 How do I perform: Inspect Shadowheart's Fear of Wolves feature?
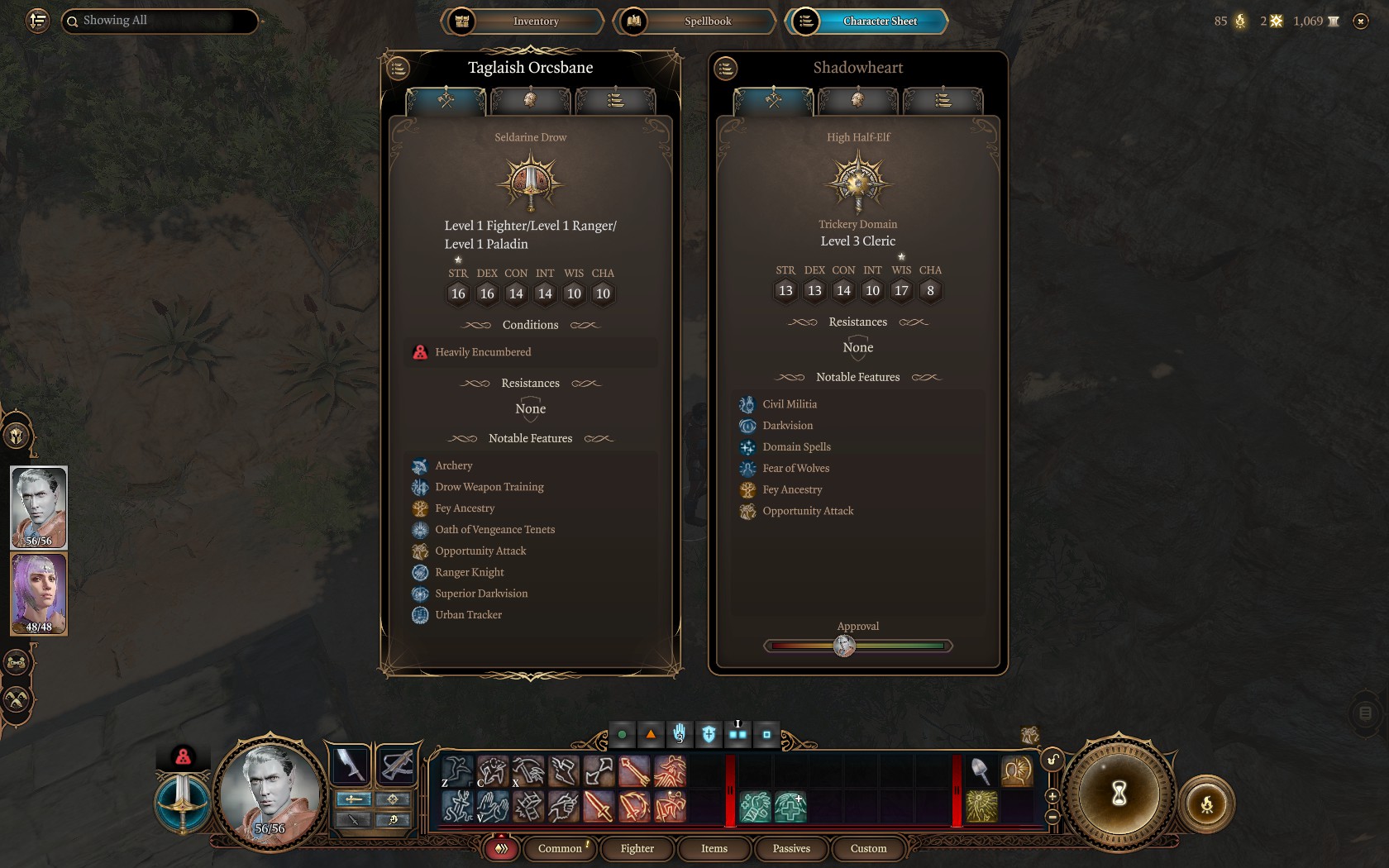[x=795, y=469]
